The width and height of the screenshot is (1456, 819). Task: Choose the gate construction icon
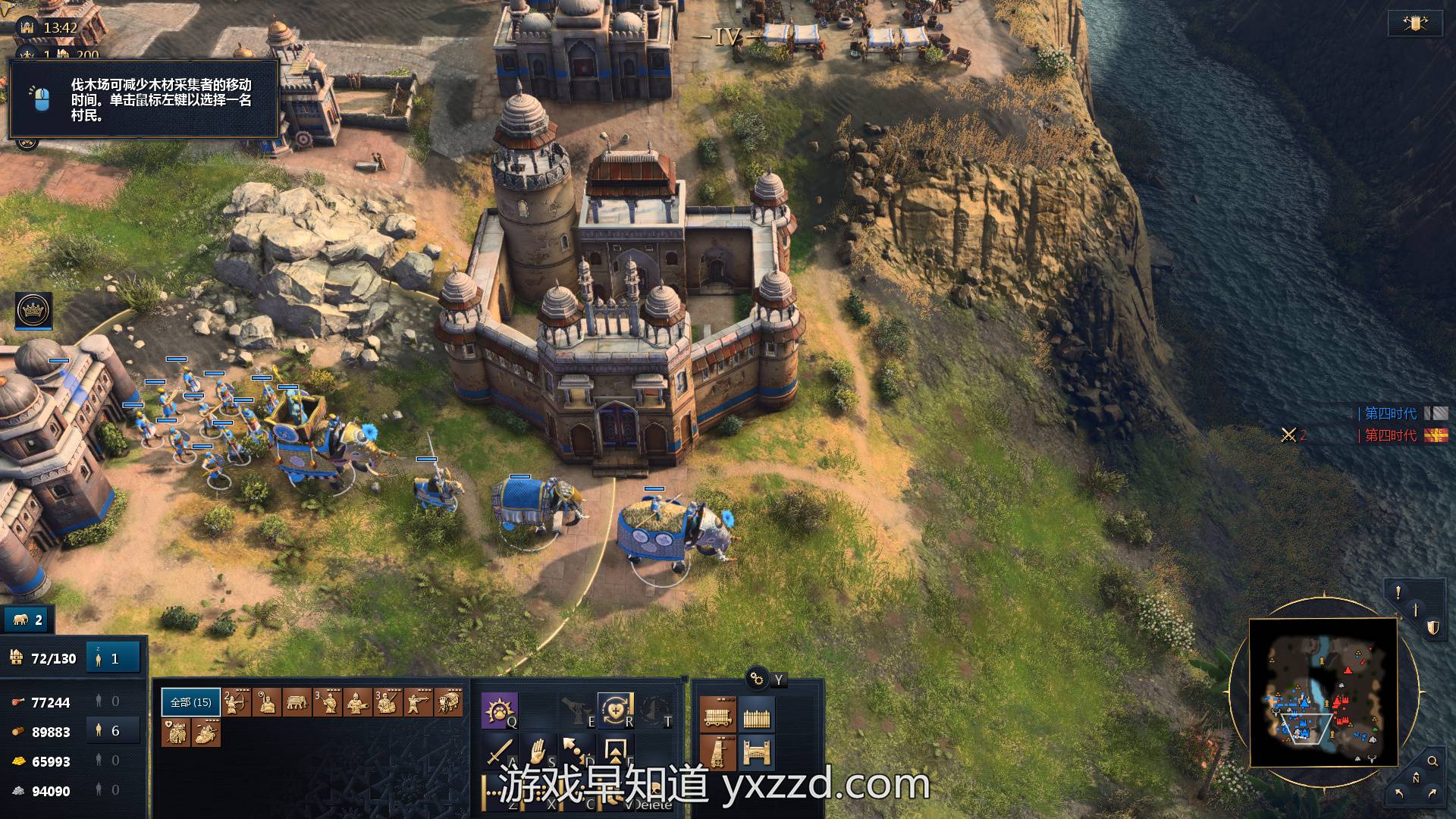click(756, 753)
